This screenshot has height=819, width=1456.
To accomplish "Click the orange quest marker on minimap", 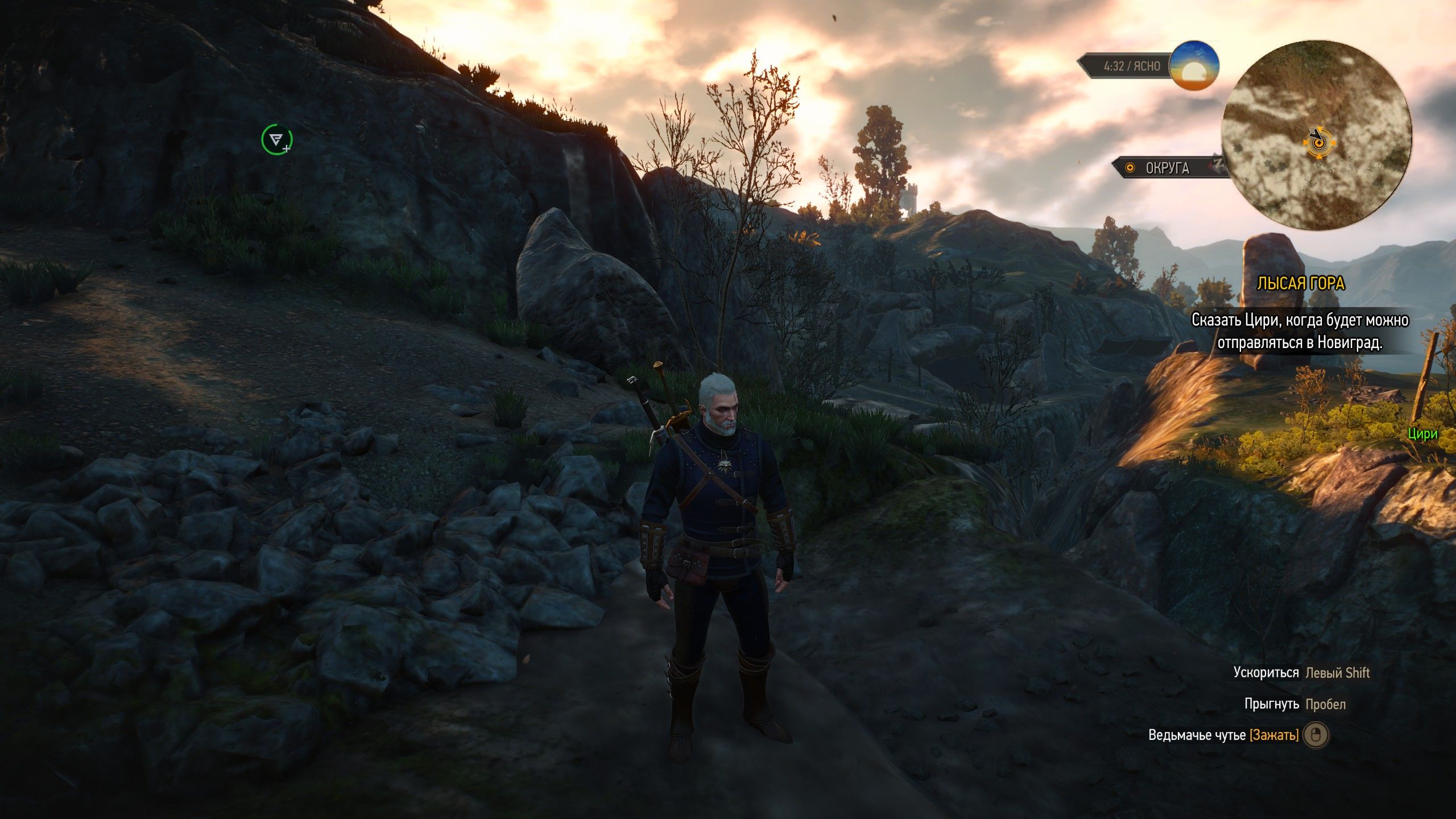I will [1317, 143].
